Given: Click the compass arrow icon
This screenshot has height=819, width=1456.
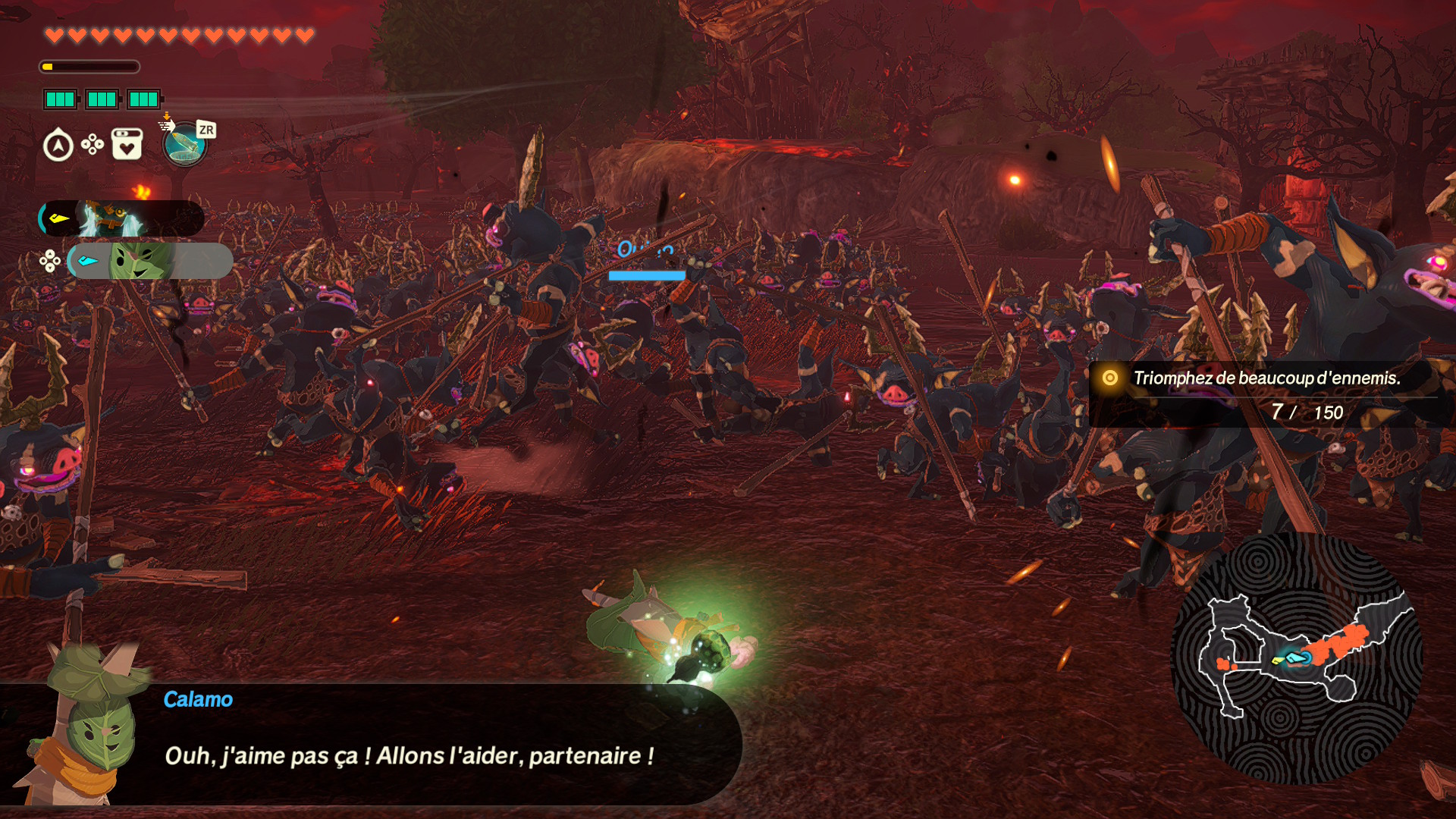Looking at the screenshot, I should (x=58, y=146).
